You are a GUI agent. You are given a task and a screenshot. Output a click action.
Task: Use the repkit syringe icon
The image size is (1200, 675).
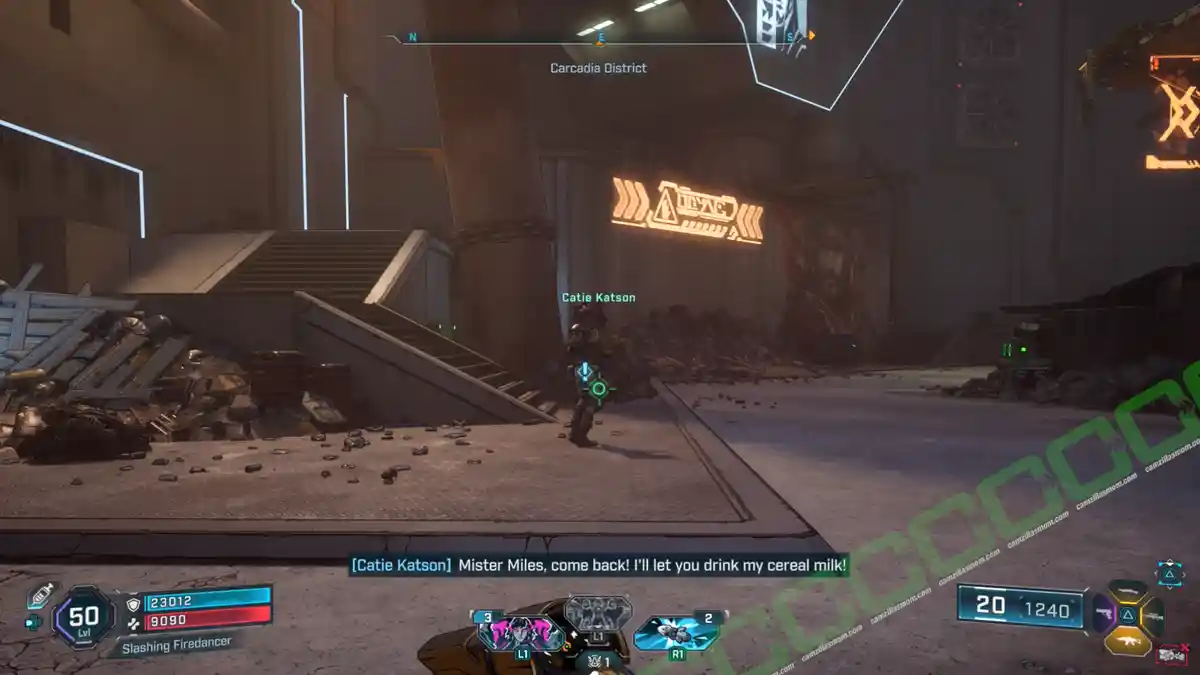click(x=40, y=594)
